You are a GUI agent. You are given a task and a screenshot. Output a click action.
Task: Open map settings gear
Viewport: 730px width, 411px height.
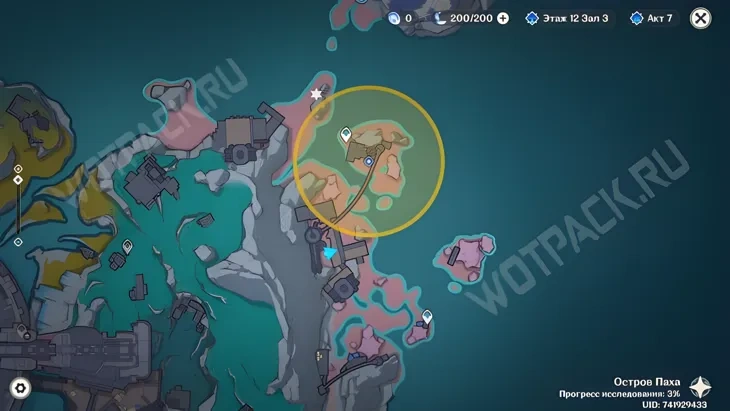(x=19, y=388)
